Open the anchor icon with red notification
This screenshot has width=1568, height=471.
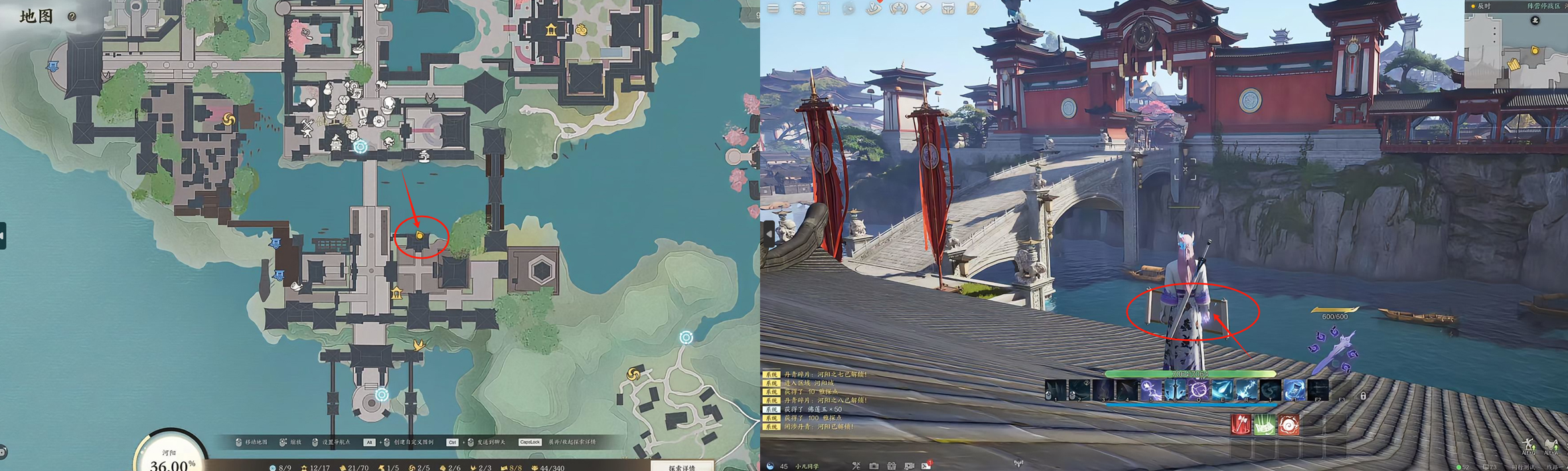pyautogui.click(x=874, y=9)
